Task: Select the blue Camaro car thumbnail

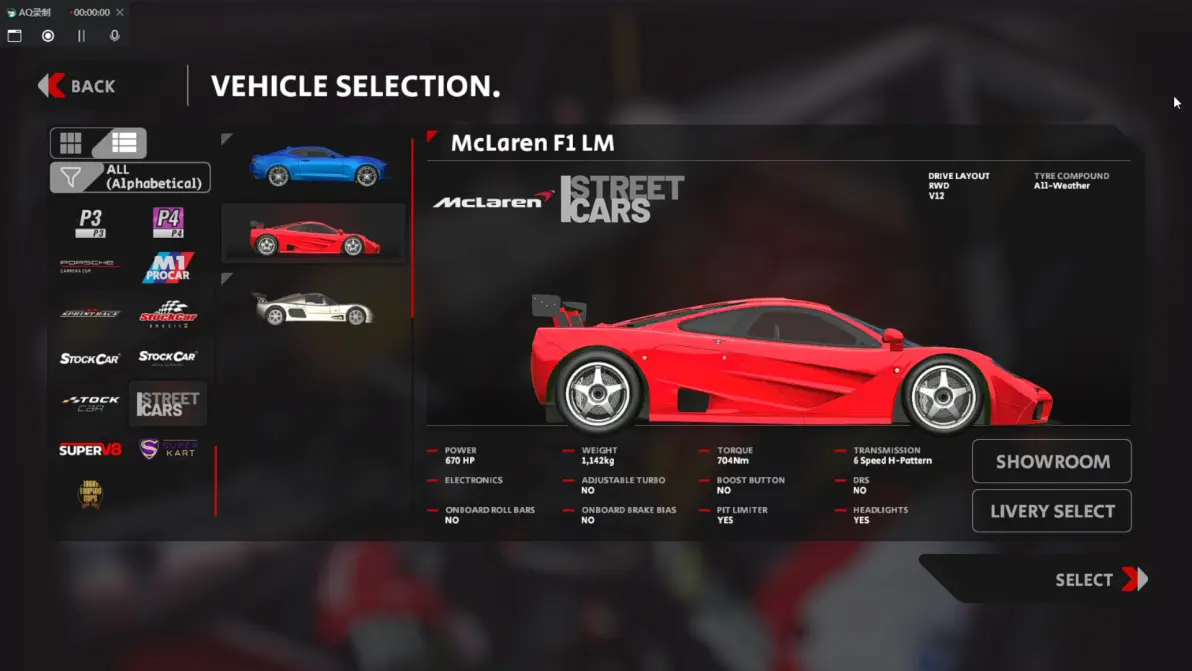Action: click(317, 167)
